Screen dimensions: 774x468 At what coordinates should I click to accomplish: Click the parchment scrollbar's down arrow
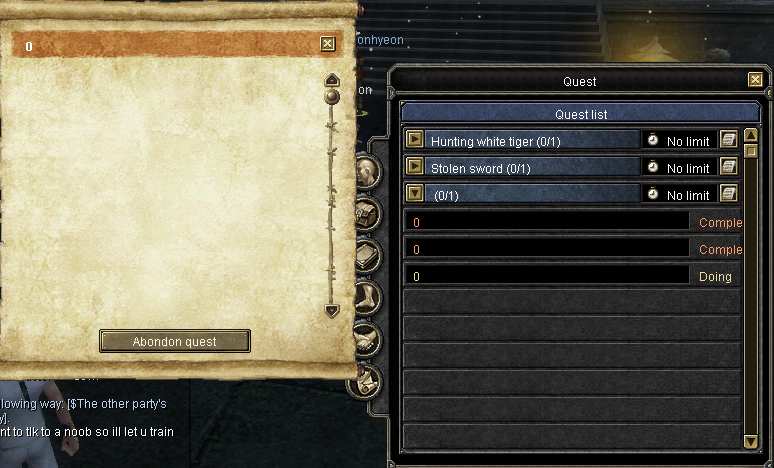coord(332,311)
